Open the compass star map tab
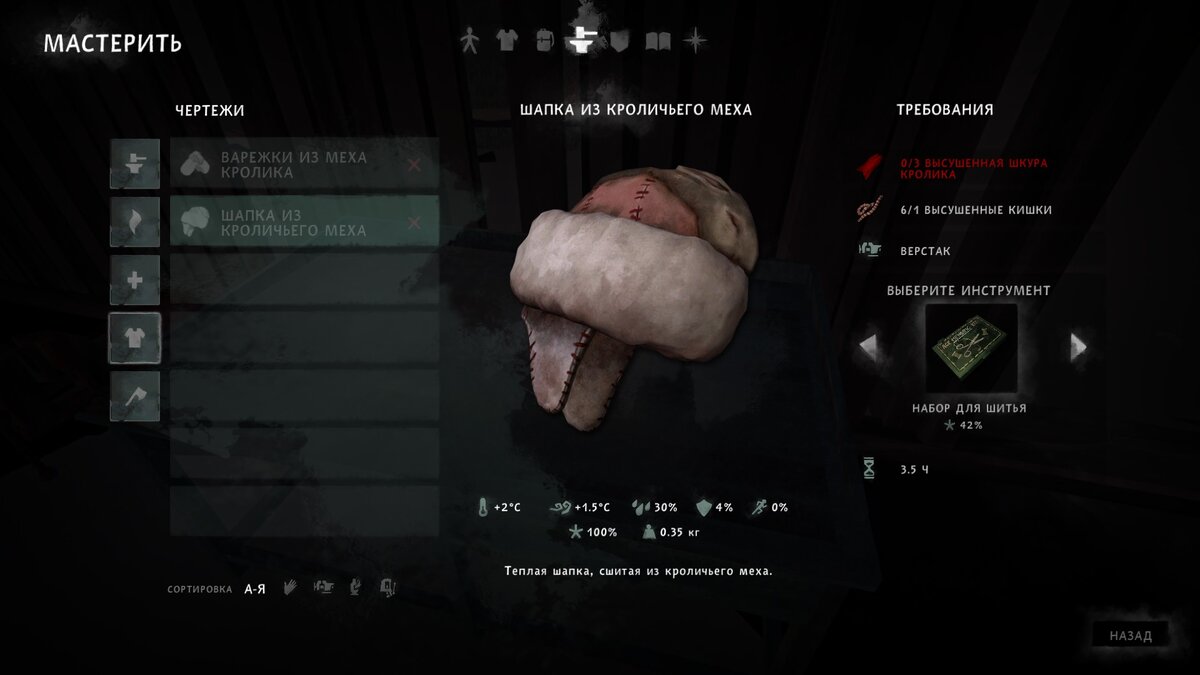The width and height of the screenshot is (1200, 675). 695,40
